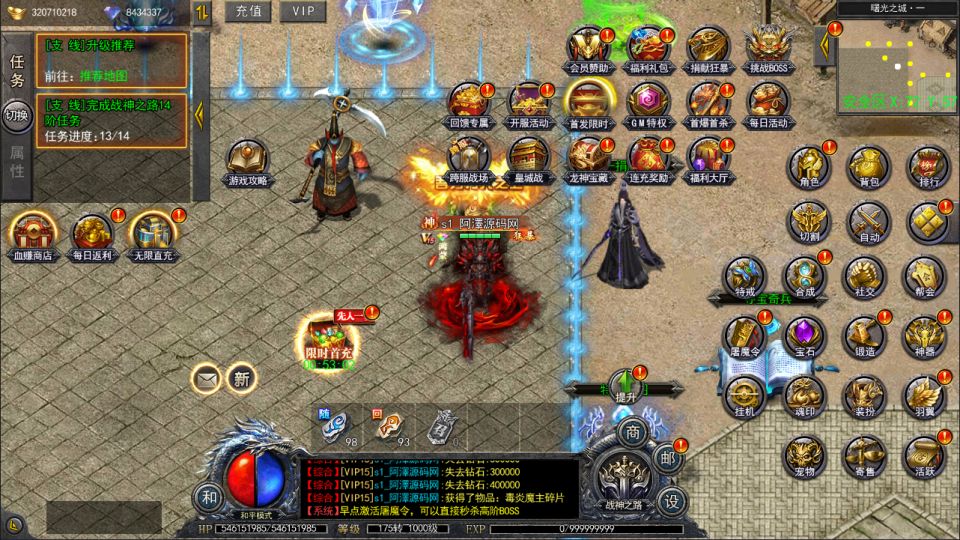Open the 锻造 forging menu
This screenshot has width=960, height=540.
[x=865, y=337]
